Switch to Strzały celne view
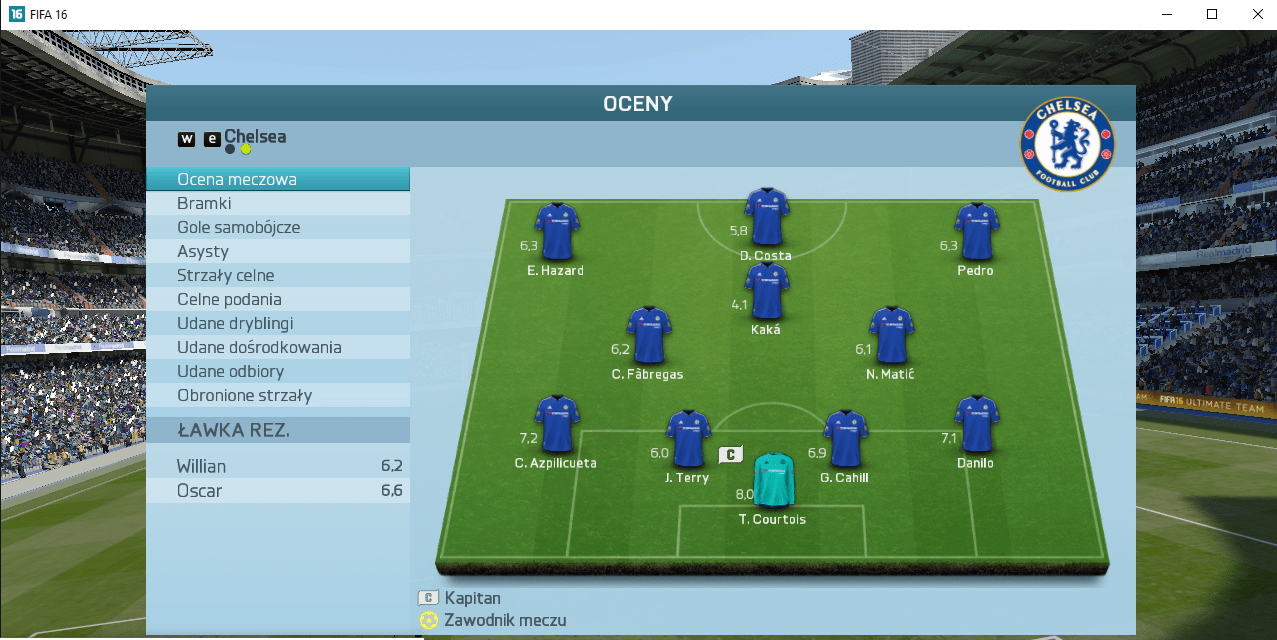Viewport: 1277px width, 640px height. (x=277, y=276)
